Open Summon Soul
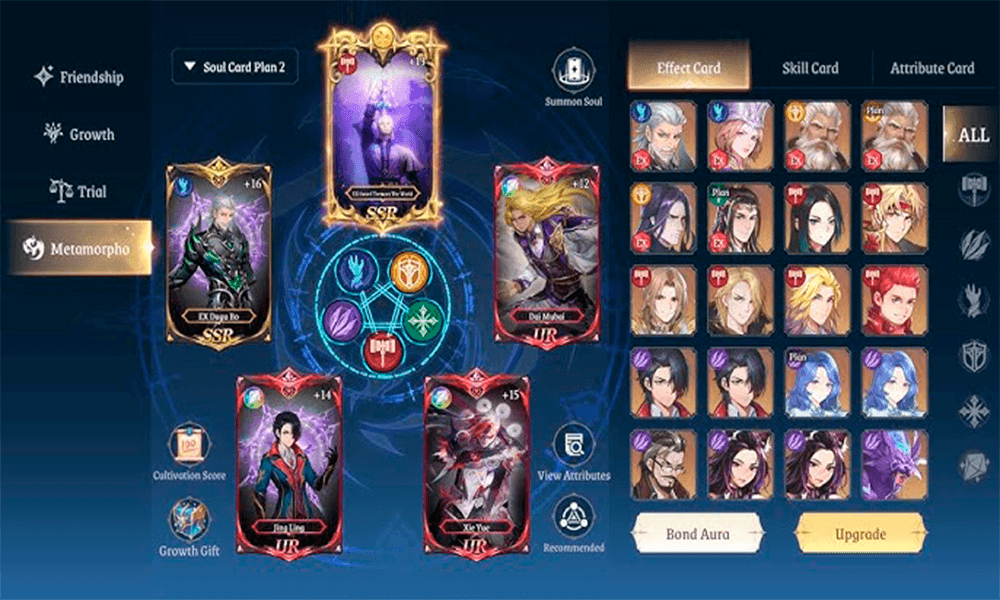Image resolution: width=1000 pixels, height=600 pixels. pos(574,73)
